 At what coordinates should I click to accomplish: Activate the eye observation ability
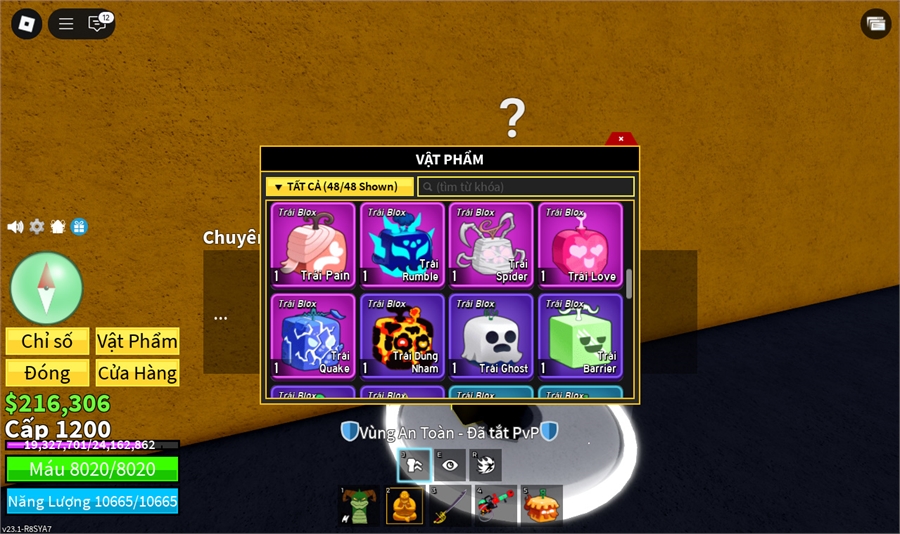(450, 465)
